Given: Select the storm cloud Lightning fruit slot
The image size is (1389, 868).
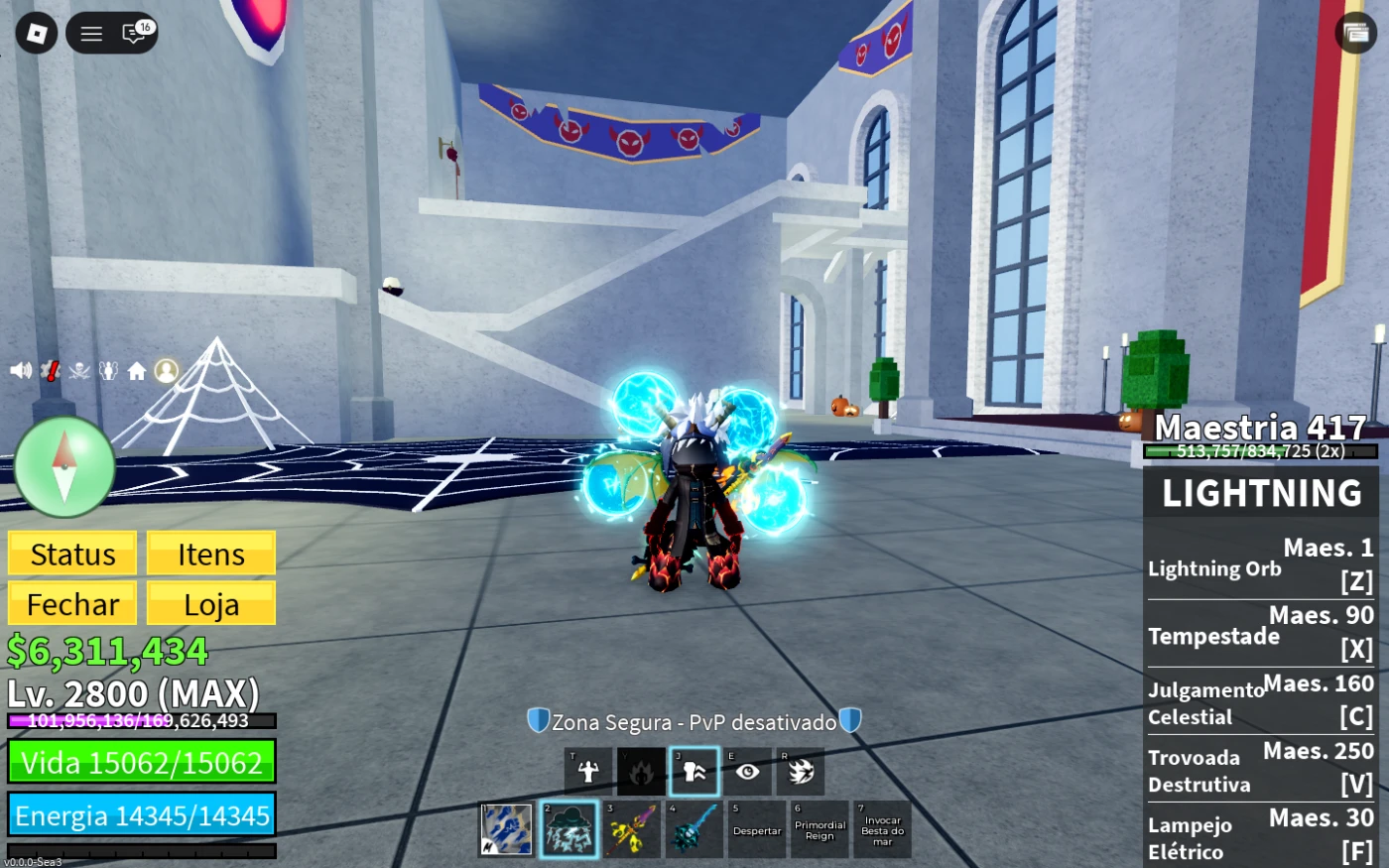Looking at the screenshot, I should pyautogui.click(x=569, y=829).
